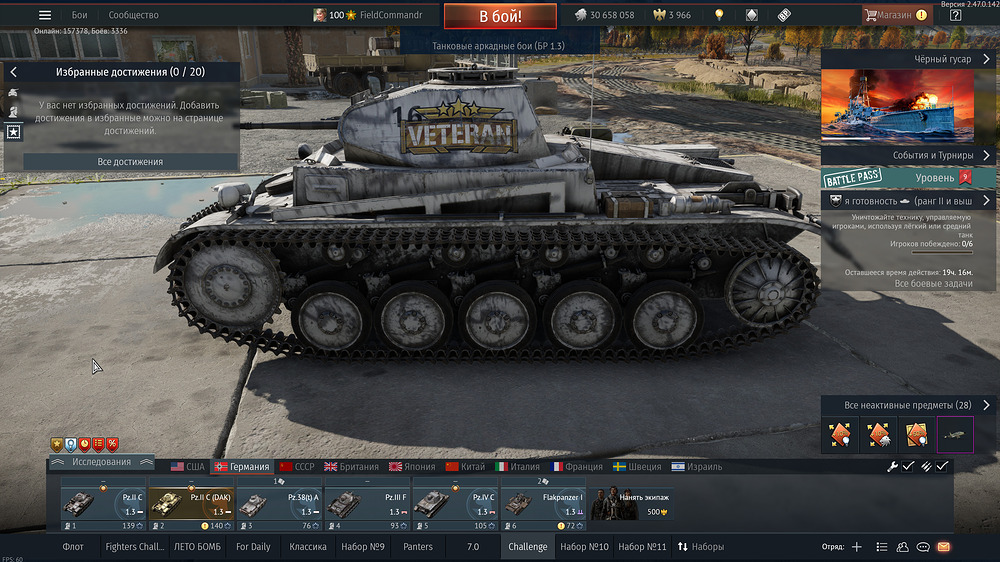Switch to the «Швеция» nation tab

coord(640,467)
